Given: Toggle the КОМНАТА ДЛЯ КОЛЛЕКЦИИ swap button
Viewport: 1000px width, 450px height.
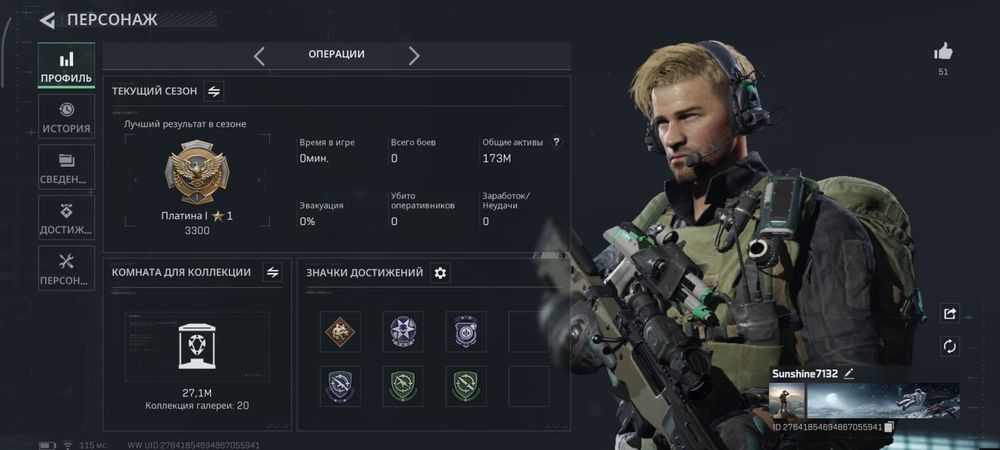Looking at the screenshot, I should (x=272, y=272).
